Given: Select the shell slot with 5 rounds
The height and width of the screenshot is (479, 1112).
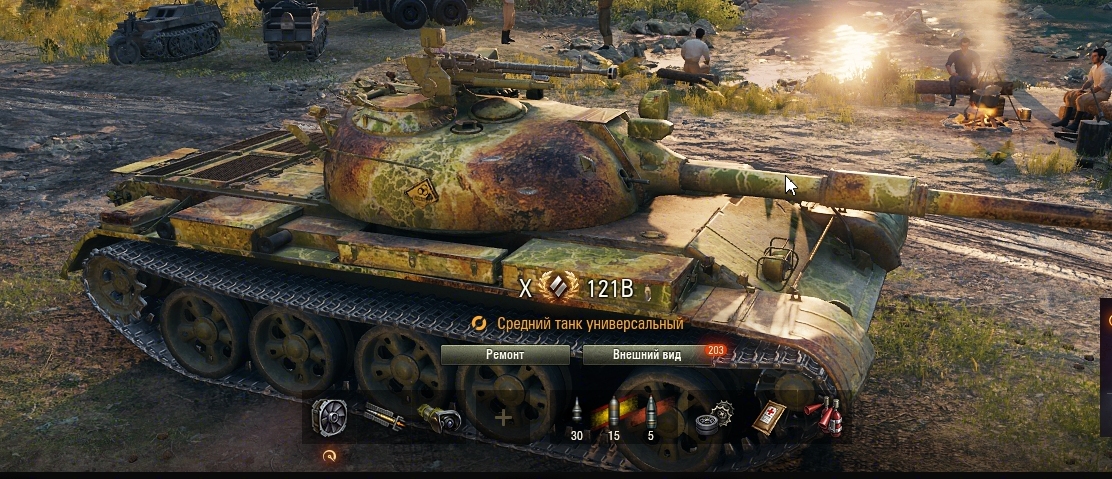Looking at the screenshot, I should point(651,416).
